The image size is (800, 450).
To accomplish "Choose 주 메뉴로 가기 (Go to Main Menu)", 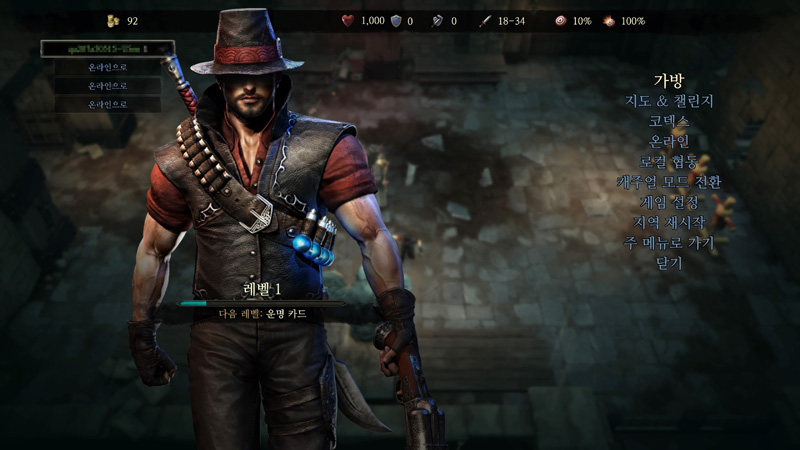I will click(x=668, y=242).
